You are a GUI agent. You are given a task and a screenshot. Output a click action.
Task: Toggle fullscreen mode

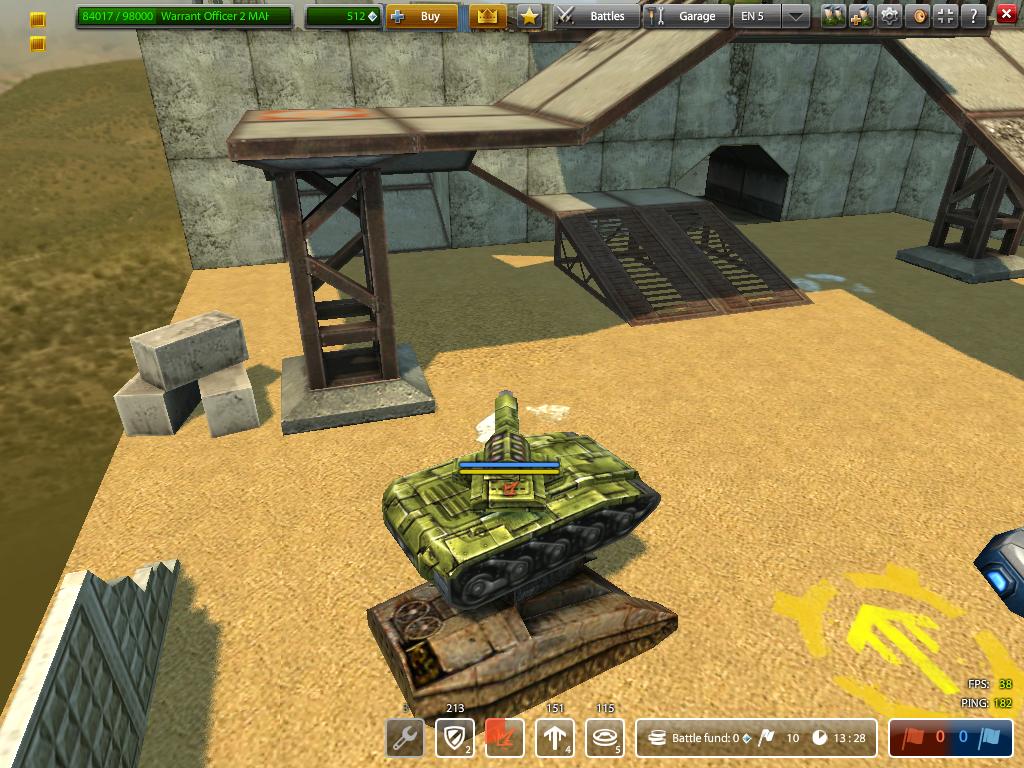pos(947,16)
